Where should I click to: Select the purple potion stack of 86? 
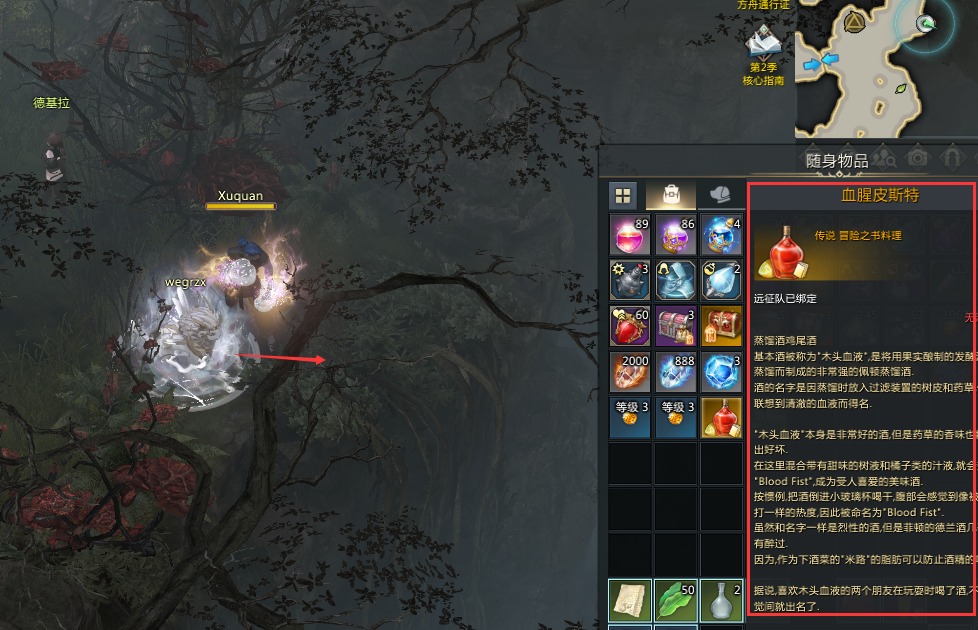click(677, 235)
